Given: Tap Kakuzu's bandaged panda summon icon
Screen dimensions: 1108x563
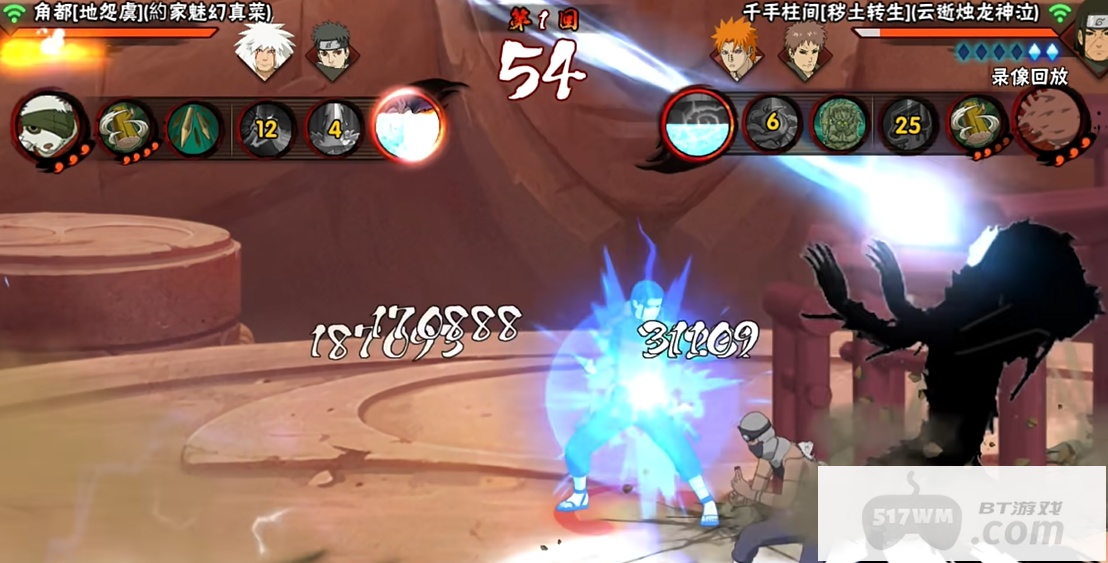Looking at the screenshot, I should click(48, 125).
